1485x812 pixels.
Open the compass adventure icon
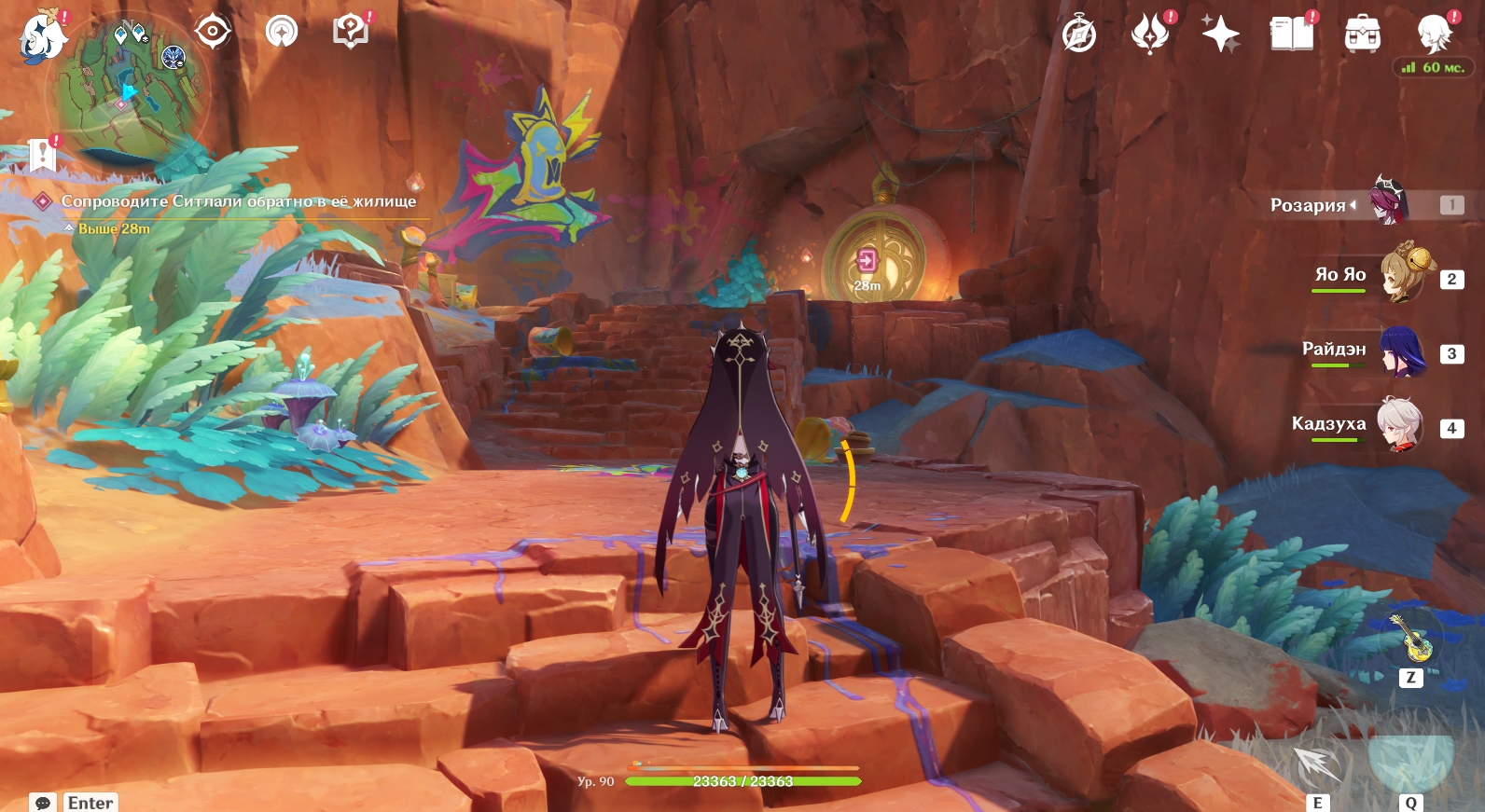pyautogui.click(x=1079, y=34)
